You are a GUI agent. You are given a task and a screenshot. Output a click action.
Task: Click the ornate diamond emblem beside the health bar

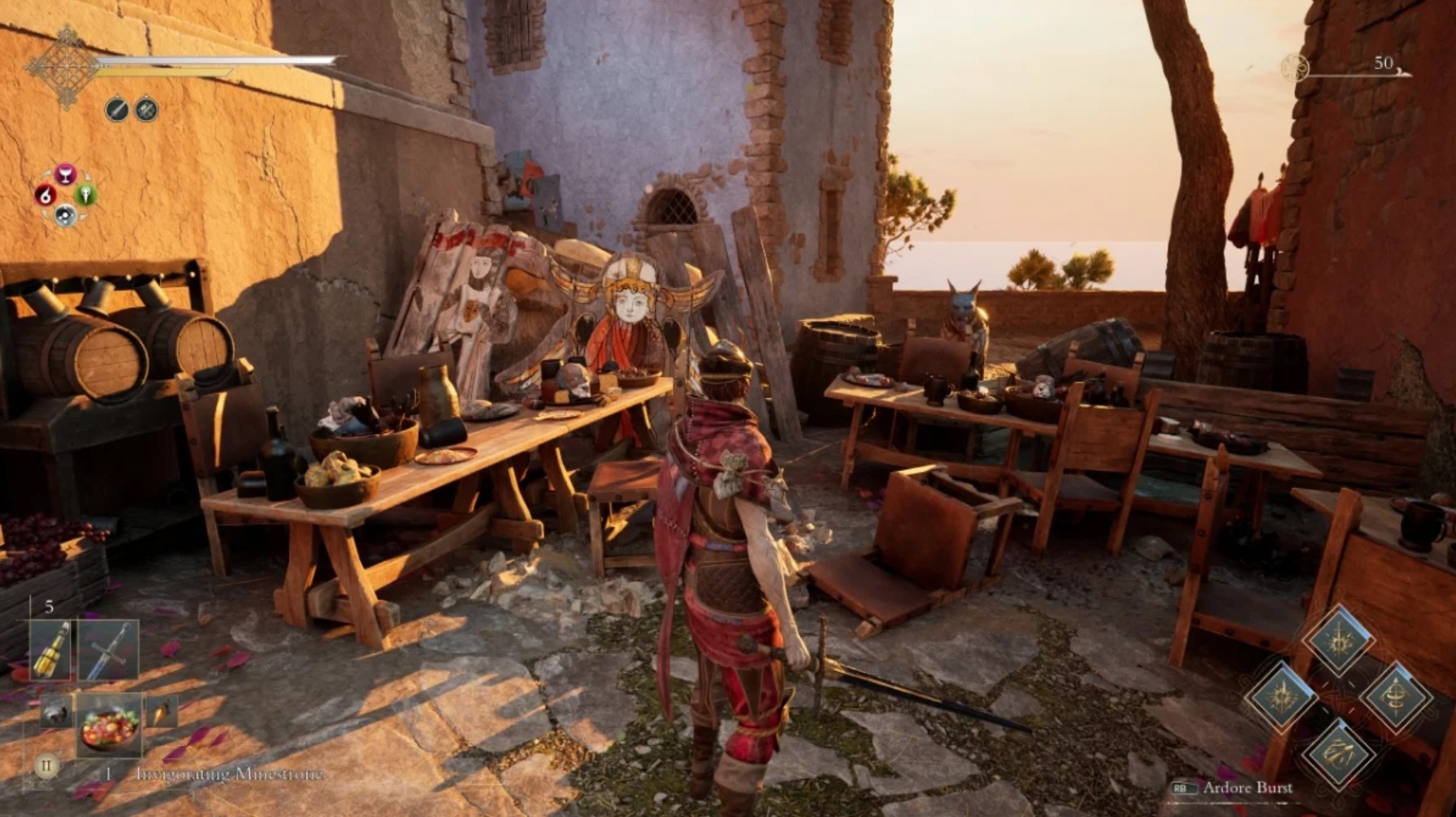point(65,67)
